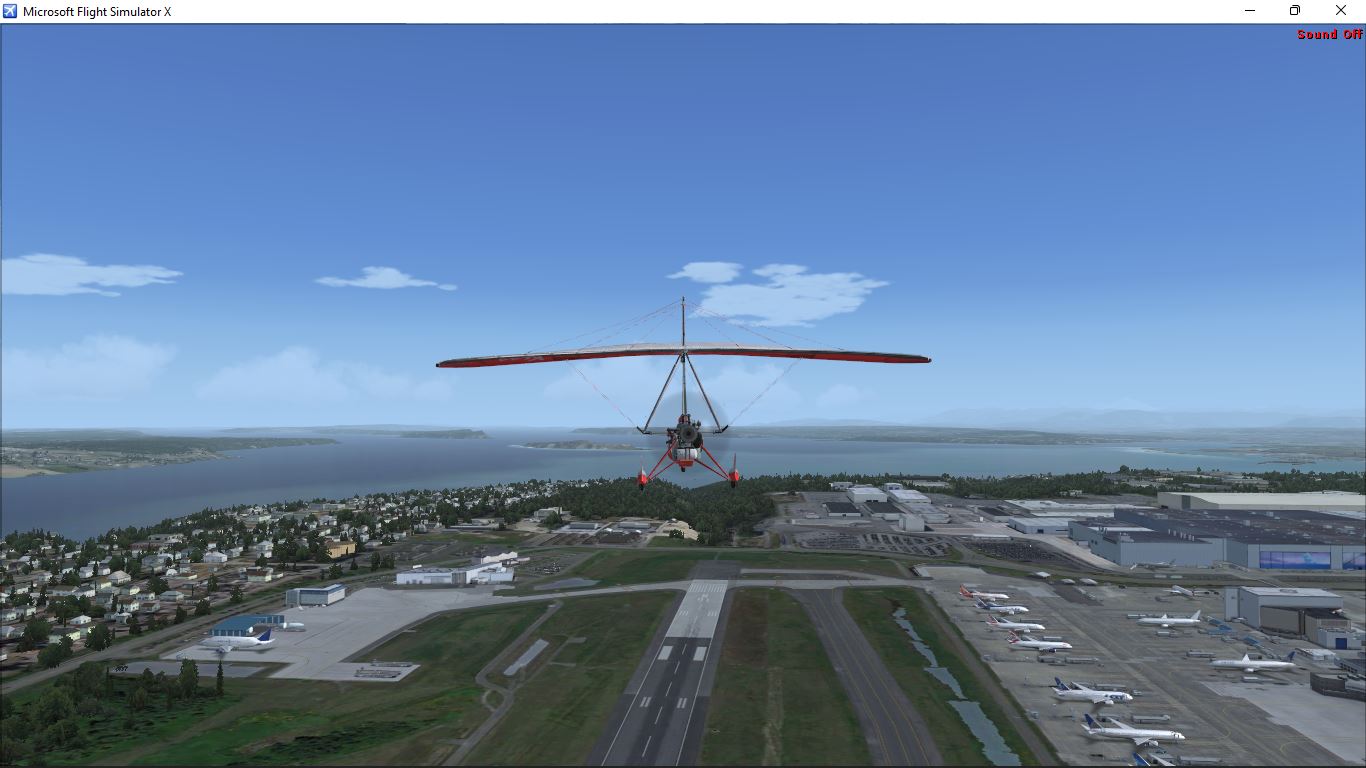Click the airliner with red tail on the apron
The width and height of the screenshot is (1366, 768).
pyautogui.click(x=1000, y=625)
